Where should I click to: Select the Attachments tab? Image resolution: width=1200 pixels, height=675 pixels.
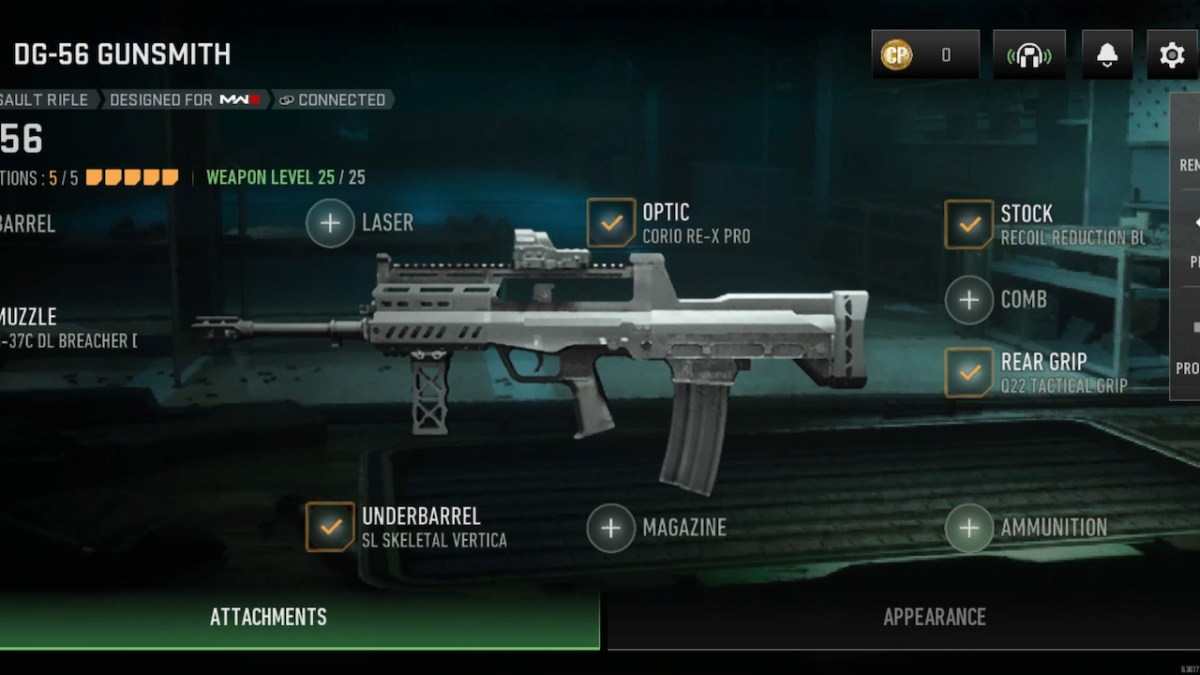click(268, 617)
